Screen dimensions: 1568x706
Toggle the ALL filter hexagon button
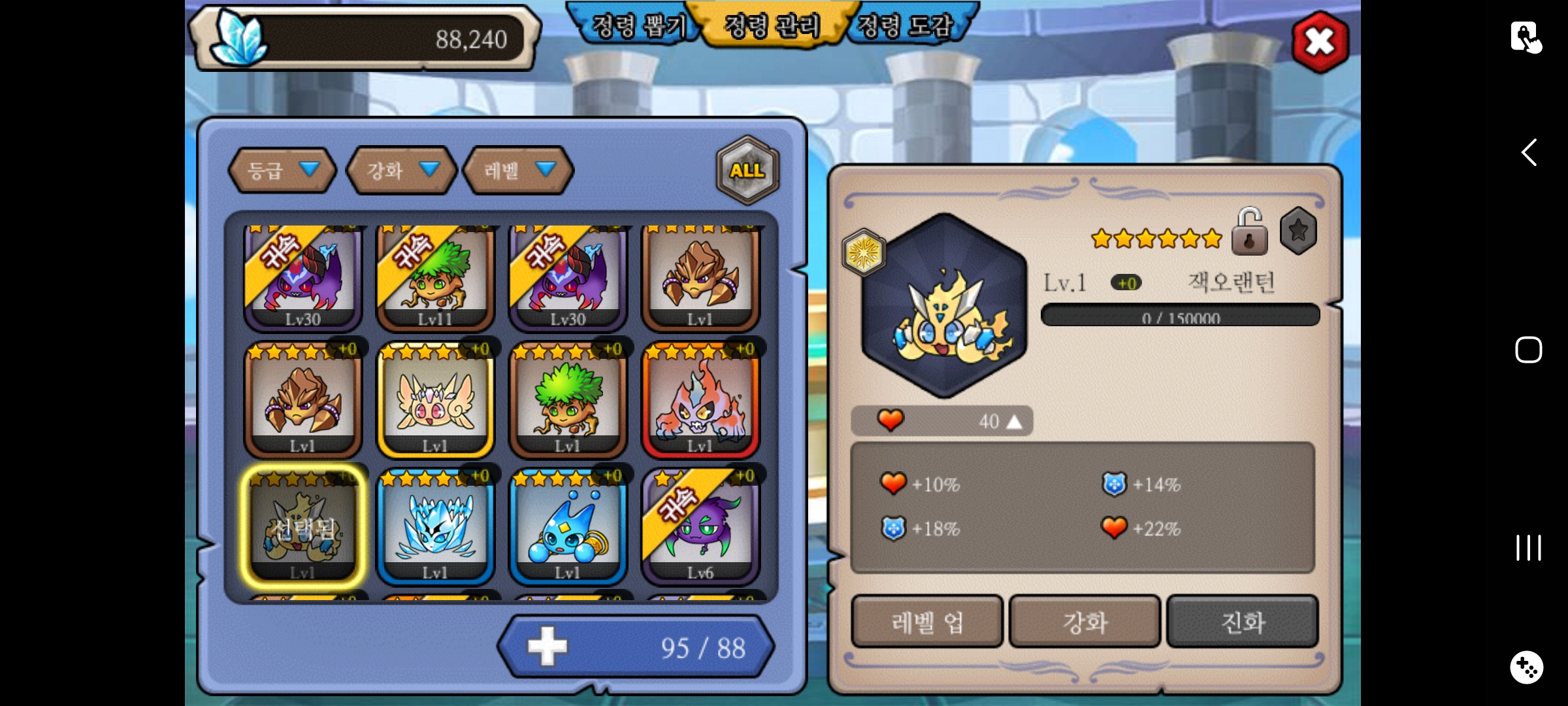click(747, 171)
